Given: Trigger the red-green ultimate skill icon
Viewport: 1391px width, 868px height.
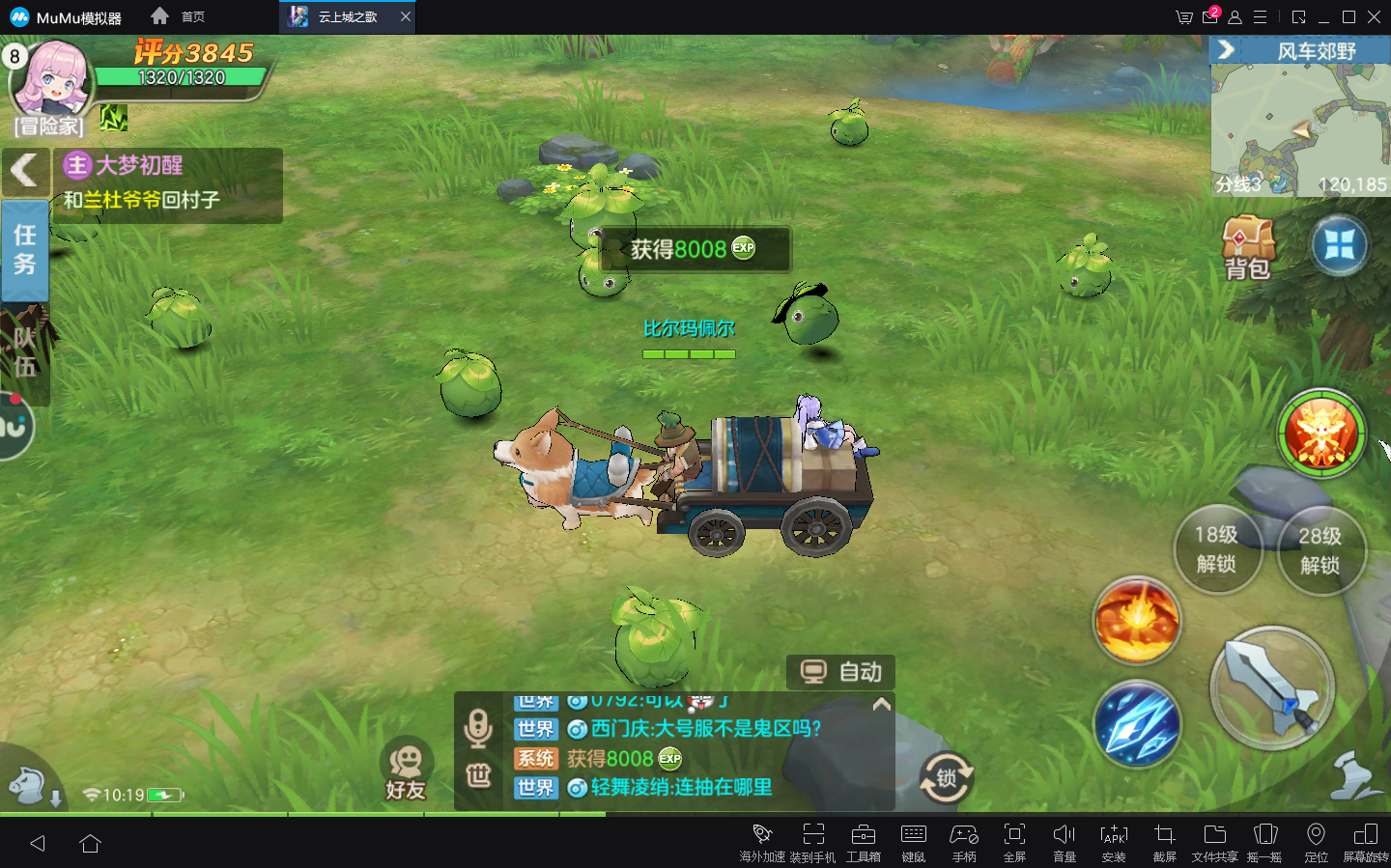Looking at the screenshot, I should pyautogui.click(x=1320, y=434).
